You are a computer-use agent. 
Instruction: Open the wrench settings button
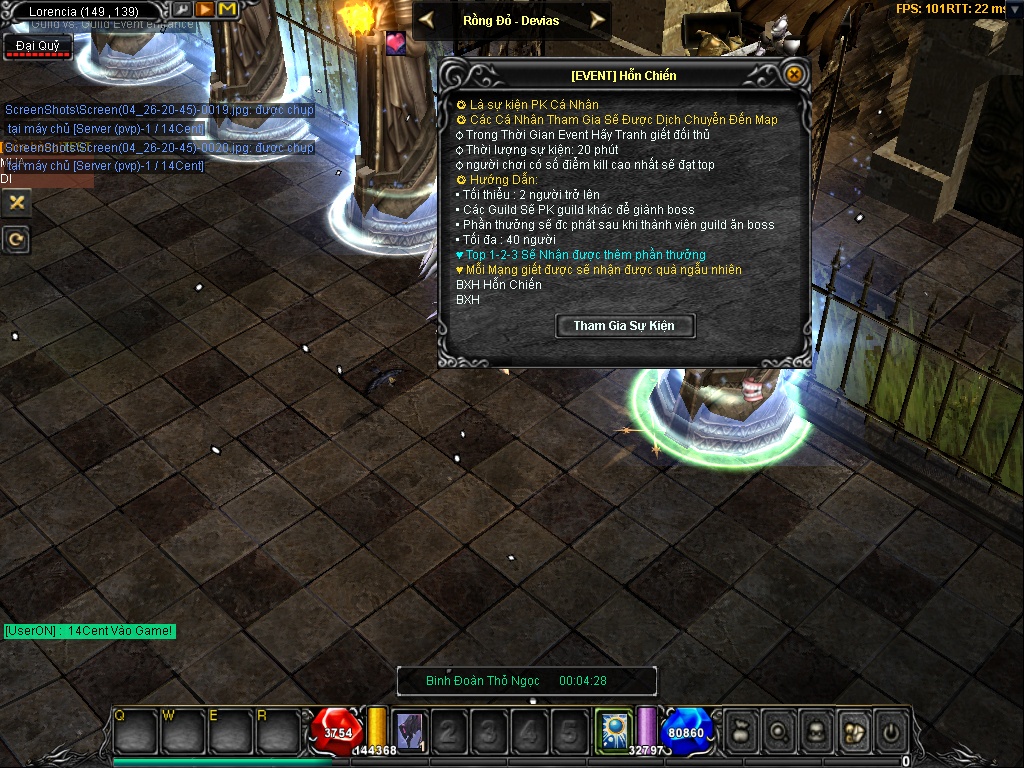[x=182, y=10]
